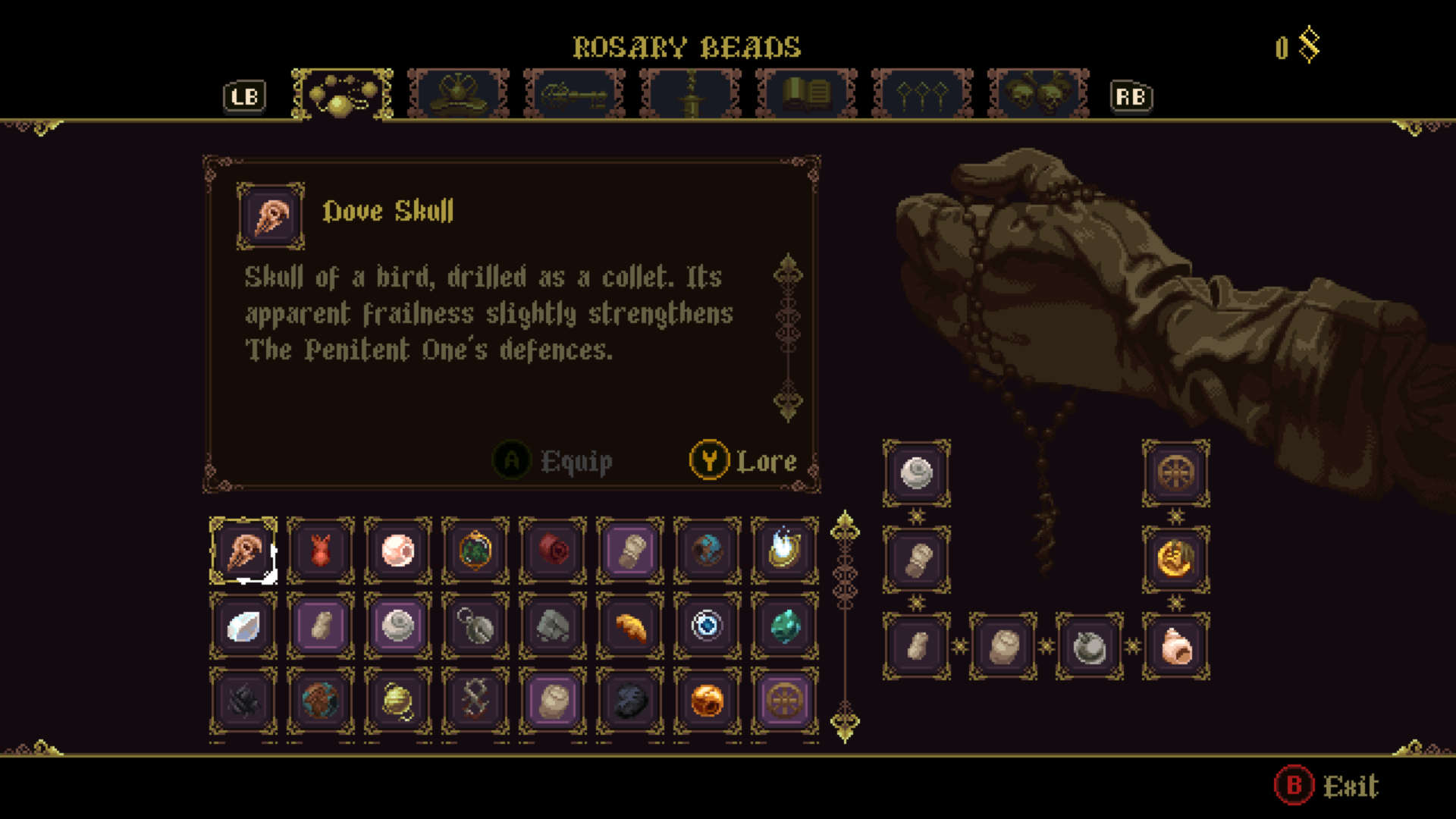Viewport: 1456px width, 819px height.
Task: Choose the red figurine bead
Action: (321, 551)
